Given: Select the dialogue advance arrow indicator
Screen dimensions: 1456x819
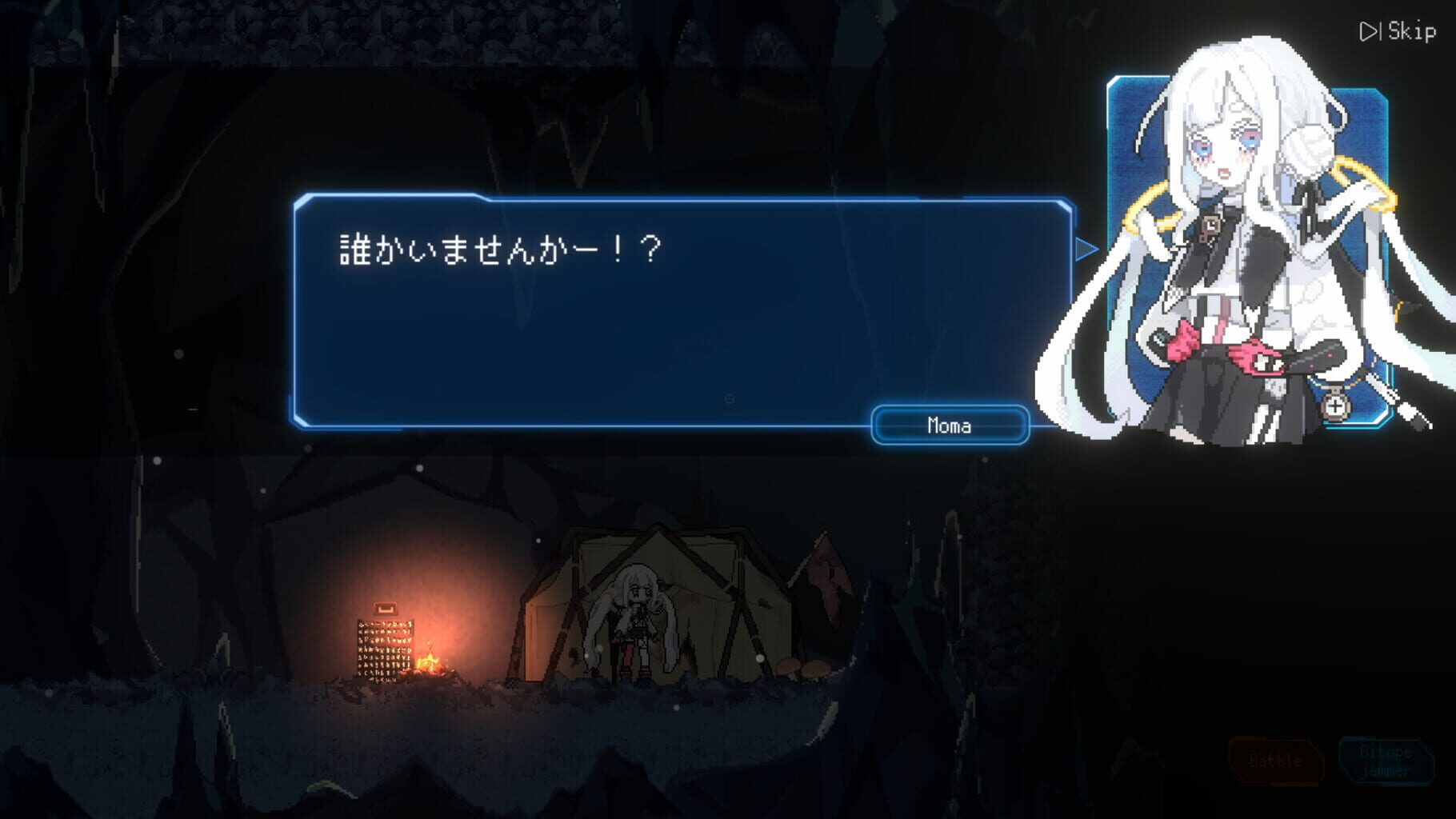Looking at the screenshot, I should [x=1086, y=249].
